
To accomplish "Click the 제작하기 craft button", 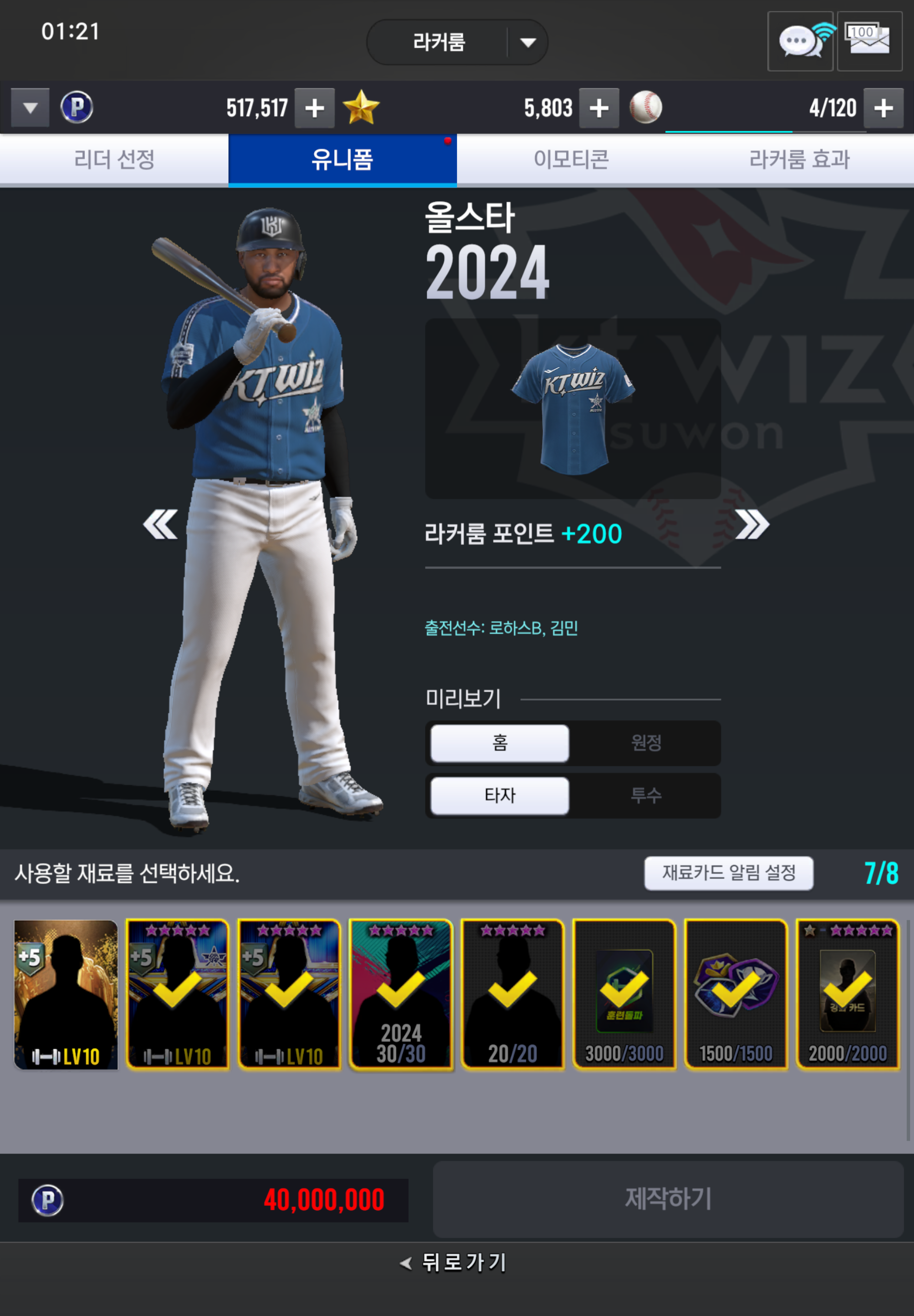I will click(668, 1199).
